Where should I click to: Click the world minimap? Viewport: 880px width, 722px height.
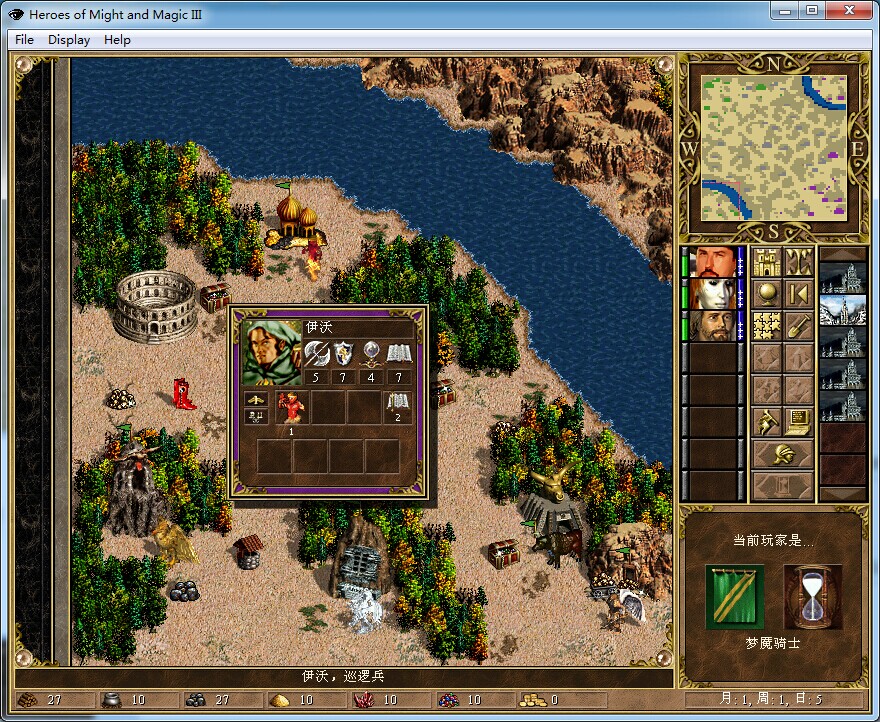click(774, 147)
